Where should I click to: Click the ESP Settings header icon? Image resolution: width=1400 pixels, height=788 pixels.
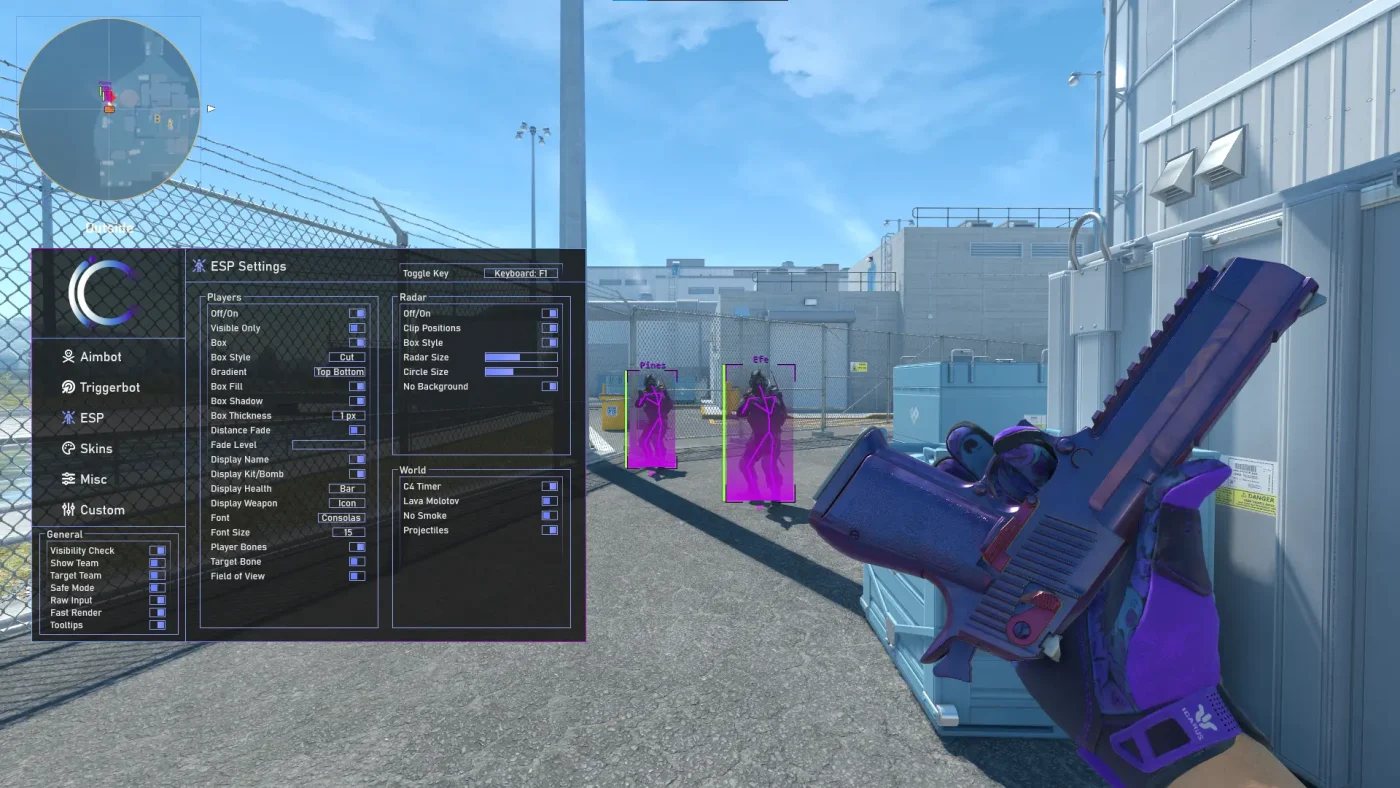[x=198, y=265]
